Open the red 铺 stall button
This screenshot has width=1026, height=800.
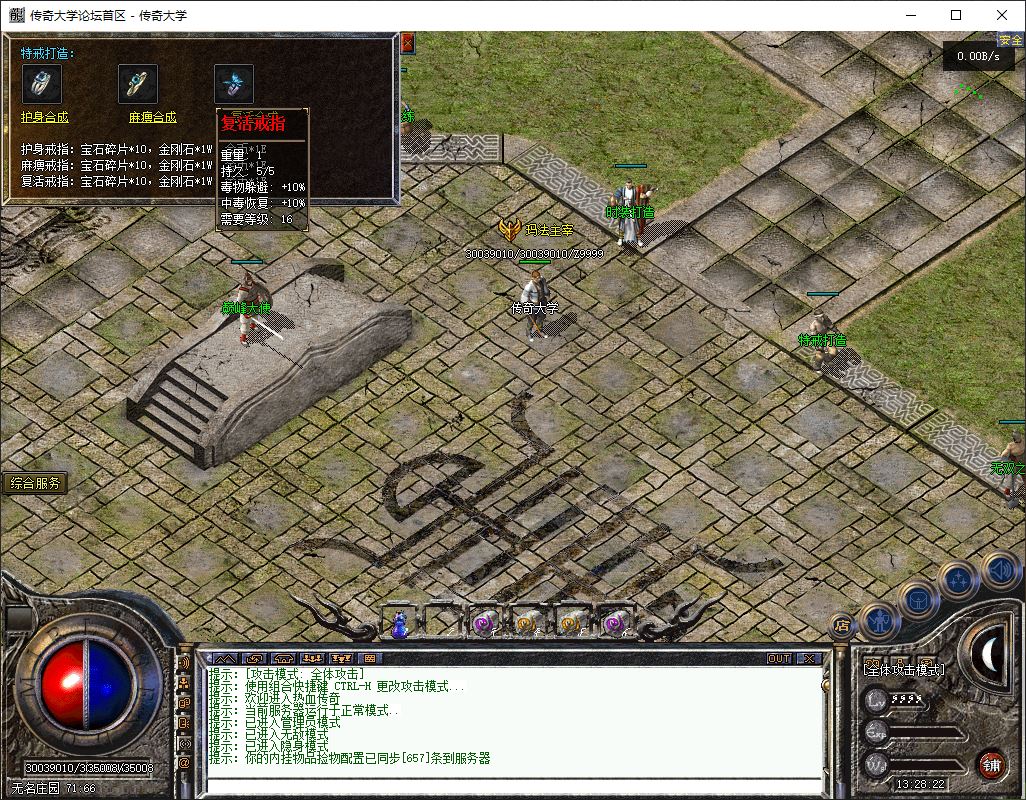[990, 764]
